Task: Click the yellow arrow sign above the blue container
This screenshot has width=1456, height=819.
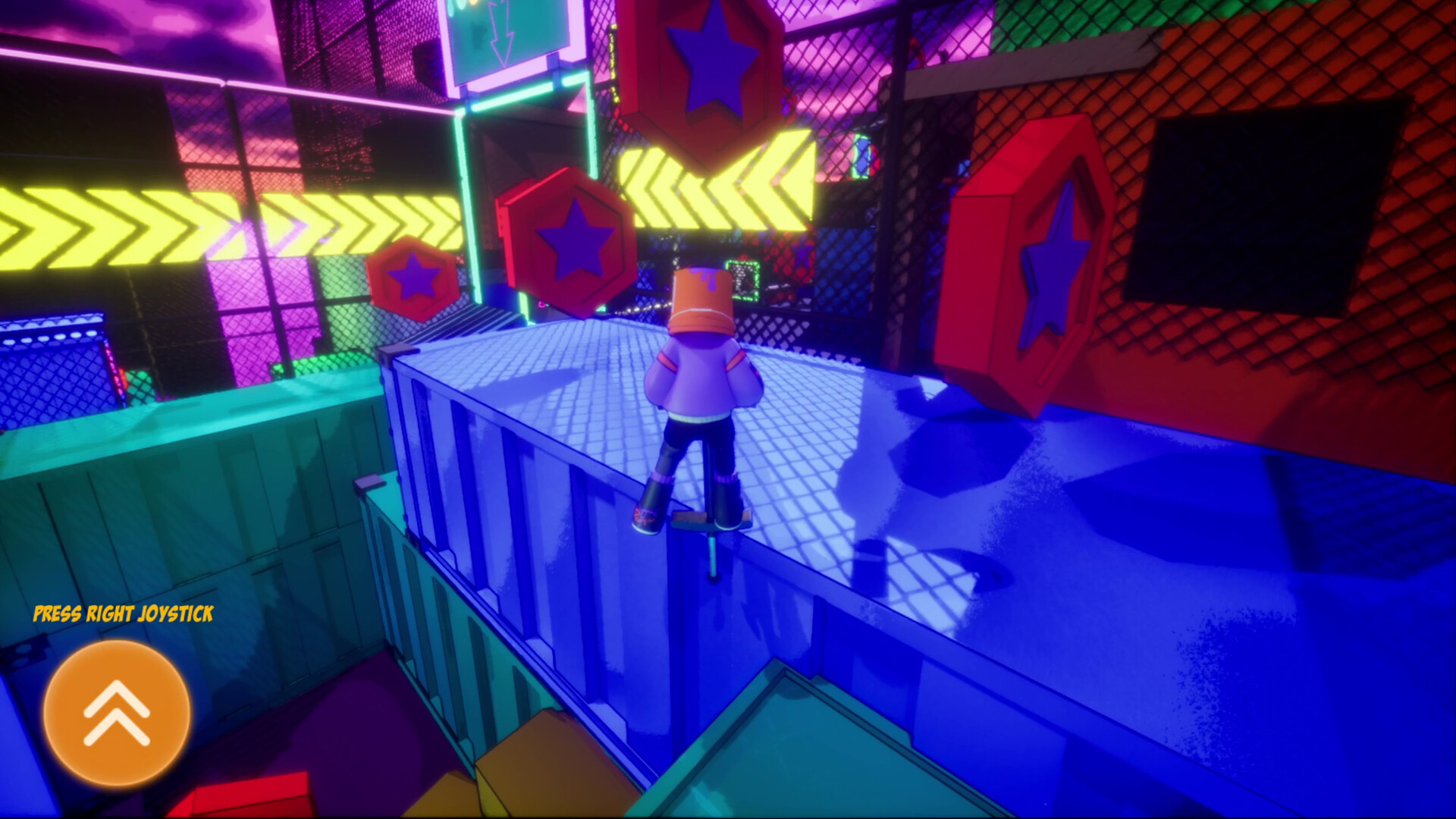Action: 720,182
